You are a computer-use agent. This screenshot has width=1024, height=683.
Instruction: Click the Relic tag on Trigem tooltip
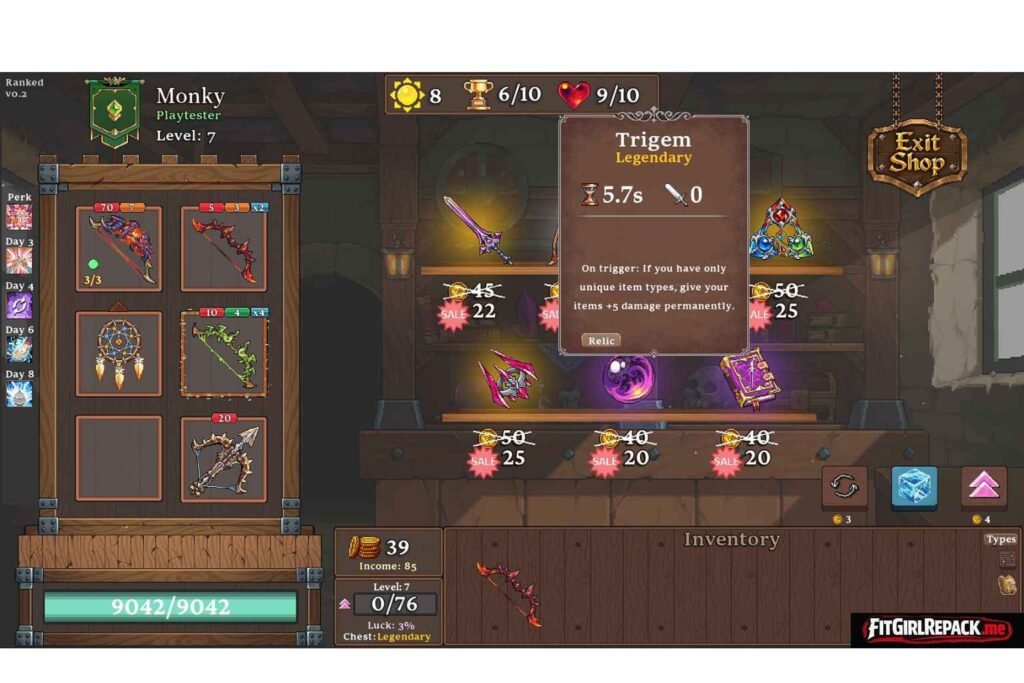pos(601,341)
